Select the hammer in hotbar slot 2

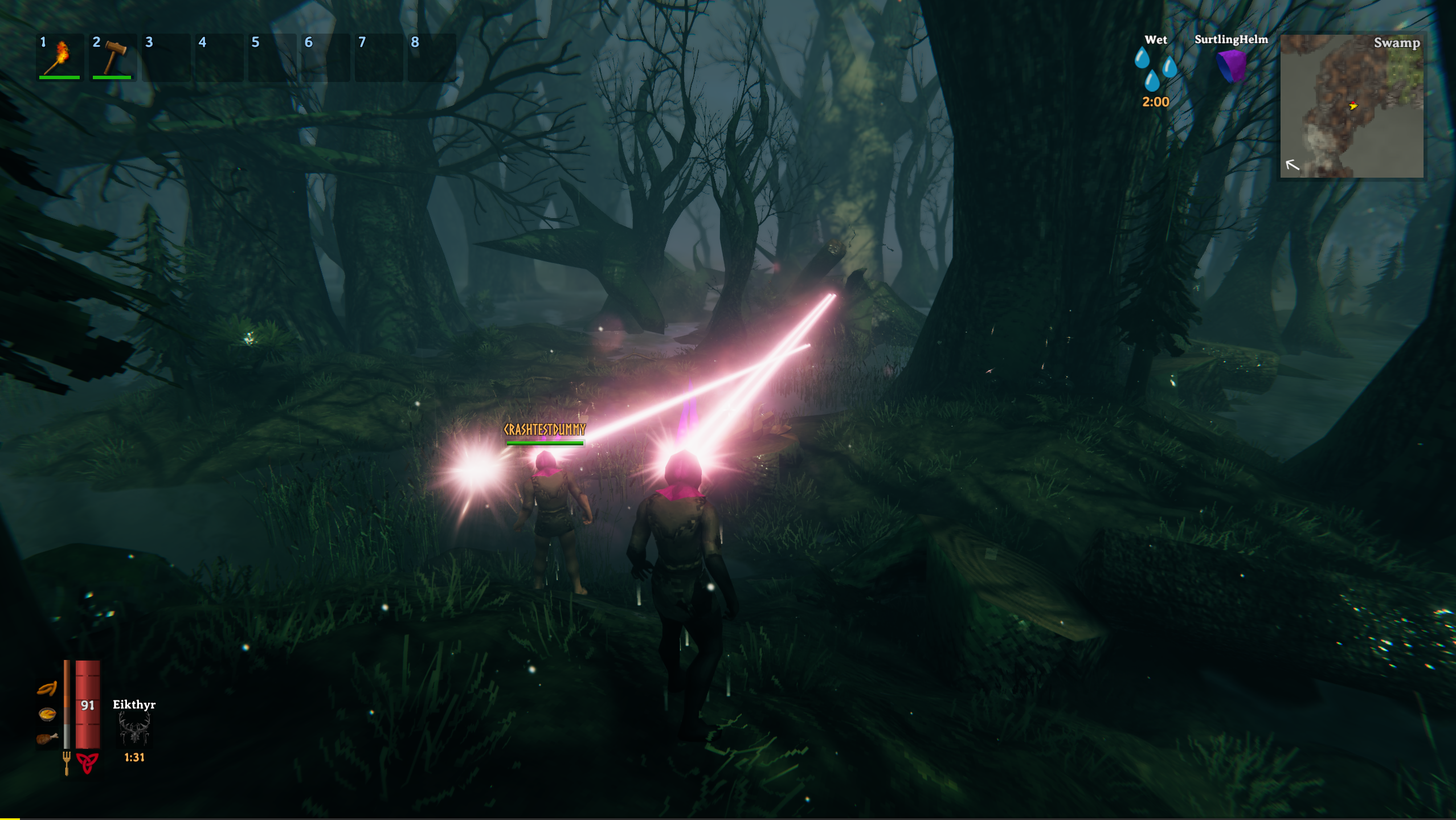click(x=113, y=58)
